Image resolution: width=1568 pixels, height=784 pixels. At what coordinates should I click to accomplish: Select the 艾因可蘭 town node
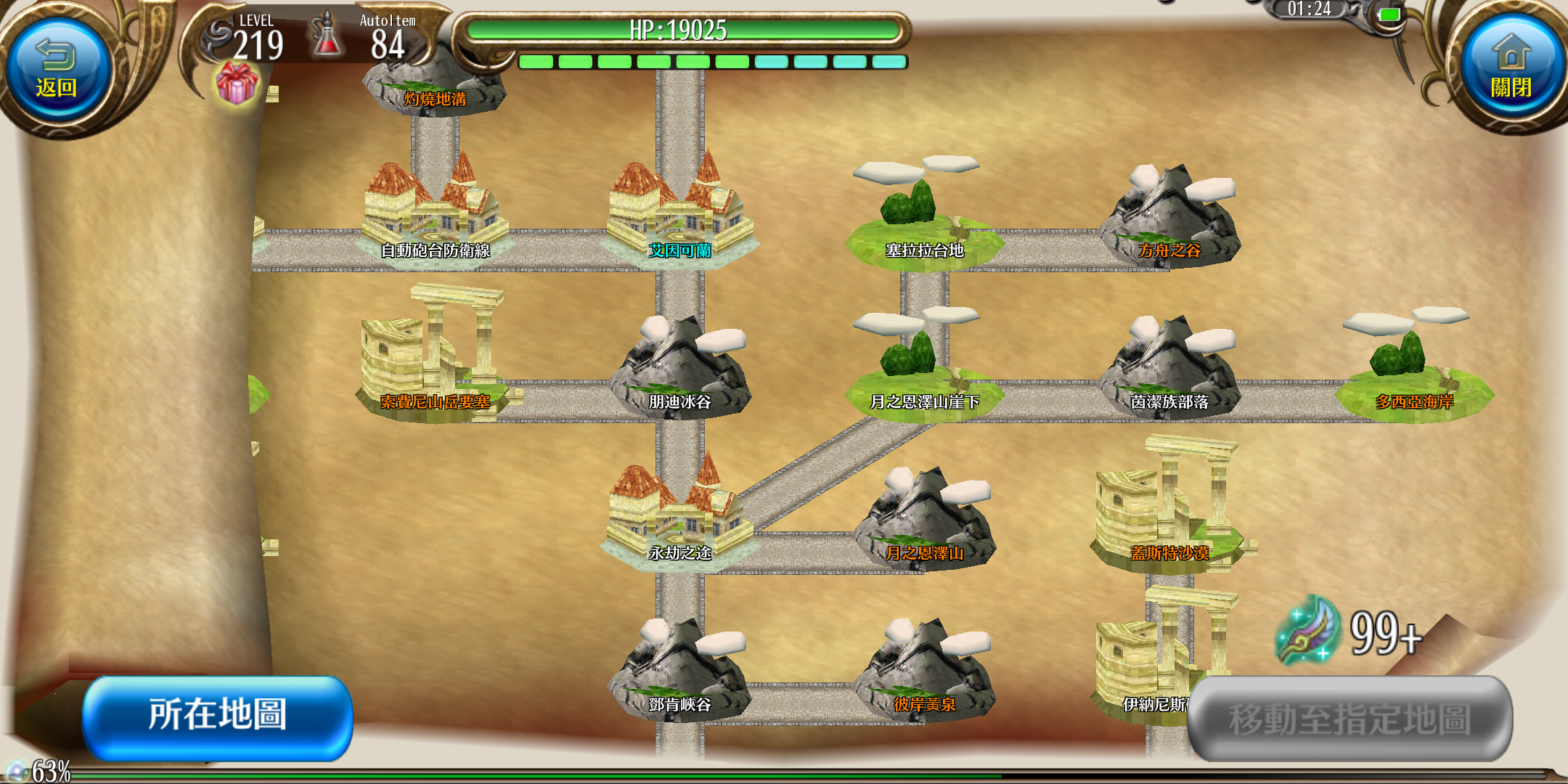679,218
